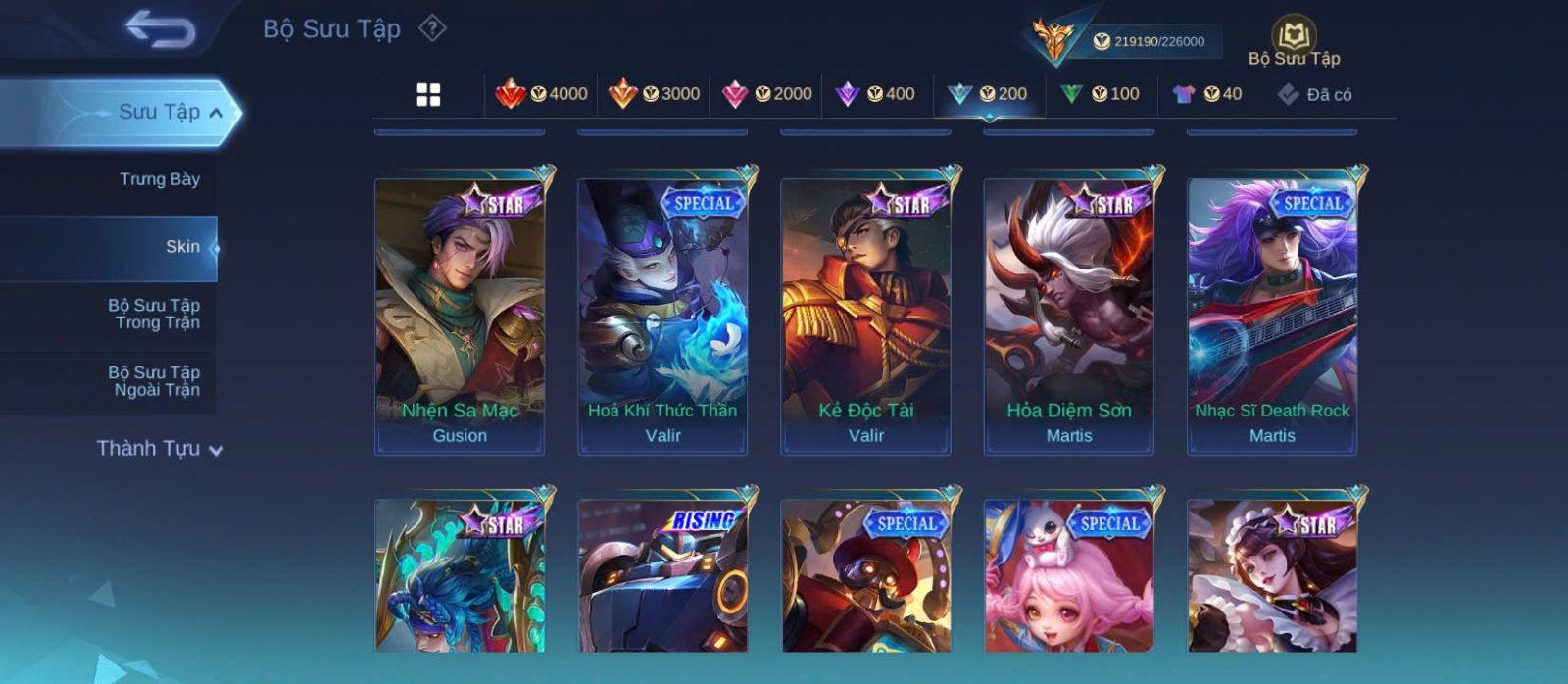Choose the 40 point shirt filter

1207,94
